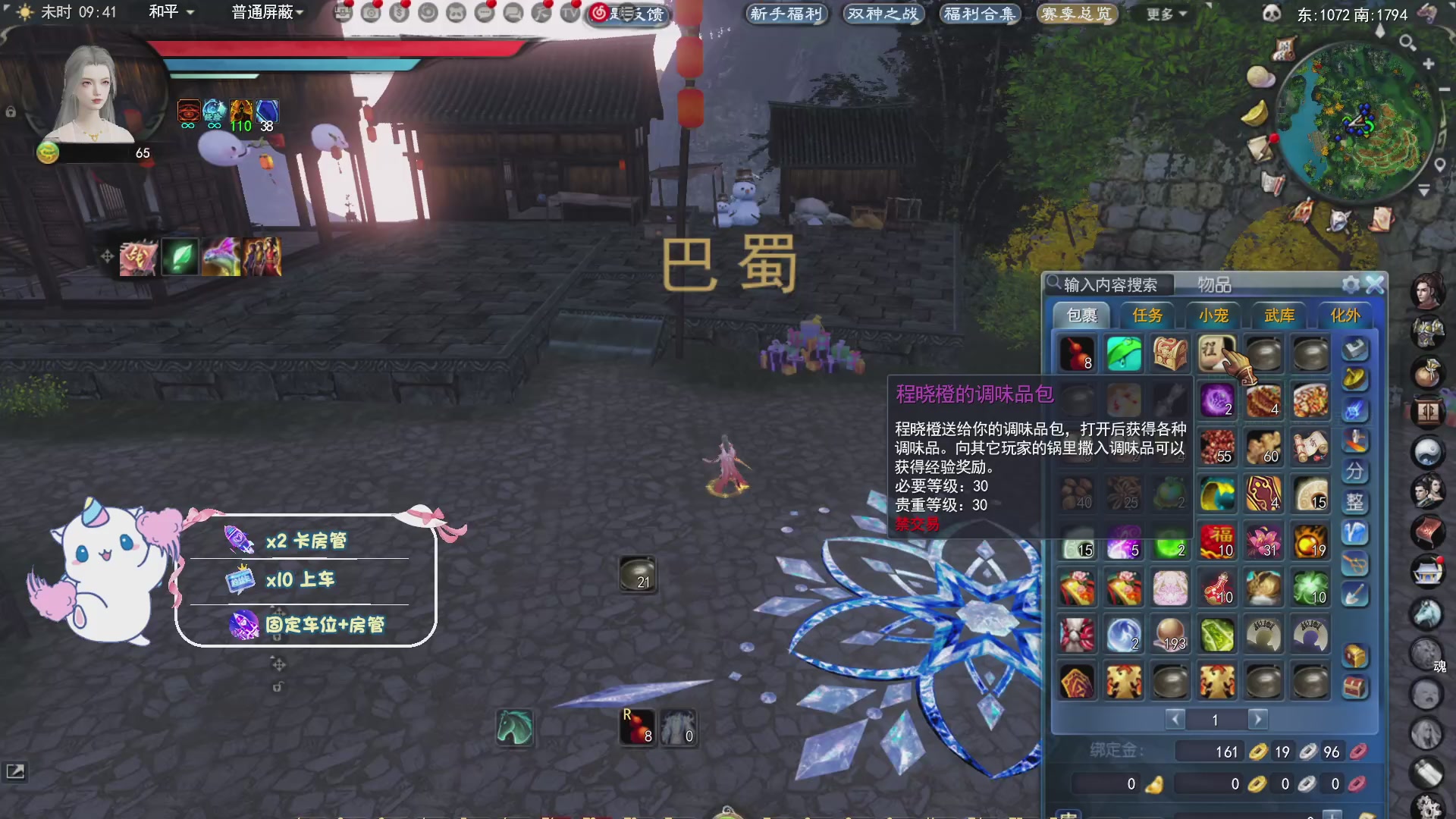Click the 双神之战 button at the top
The height and width of the screenshot is (819, 1456).
(x=883, y=14)
